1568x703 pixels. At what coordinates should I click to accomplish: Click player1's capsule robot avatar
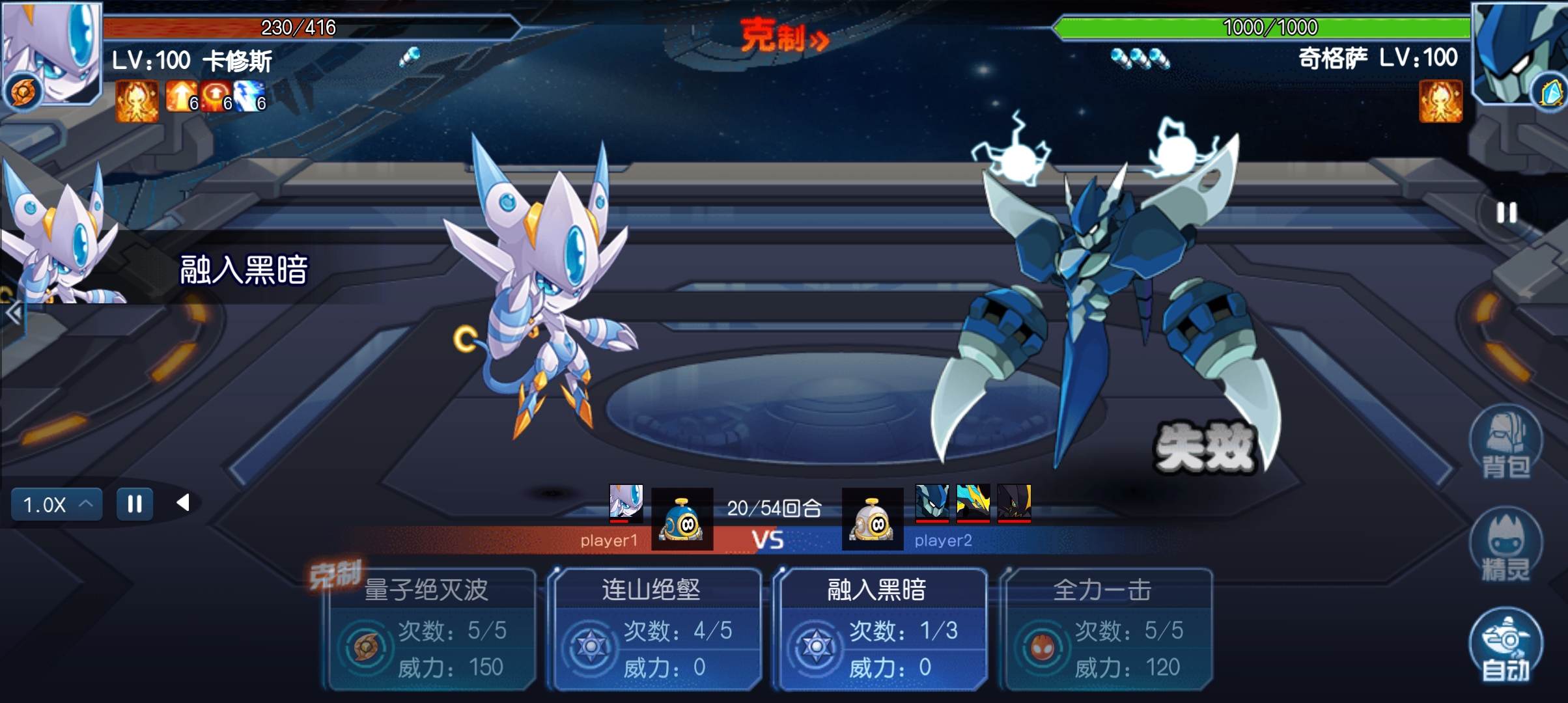pos(682,519)
